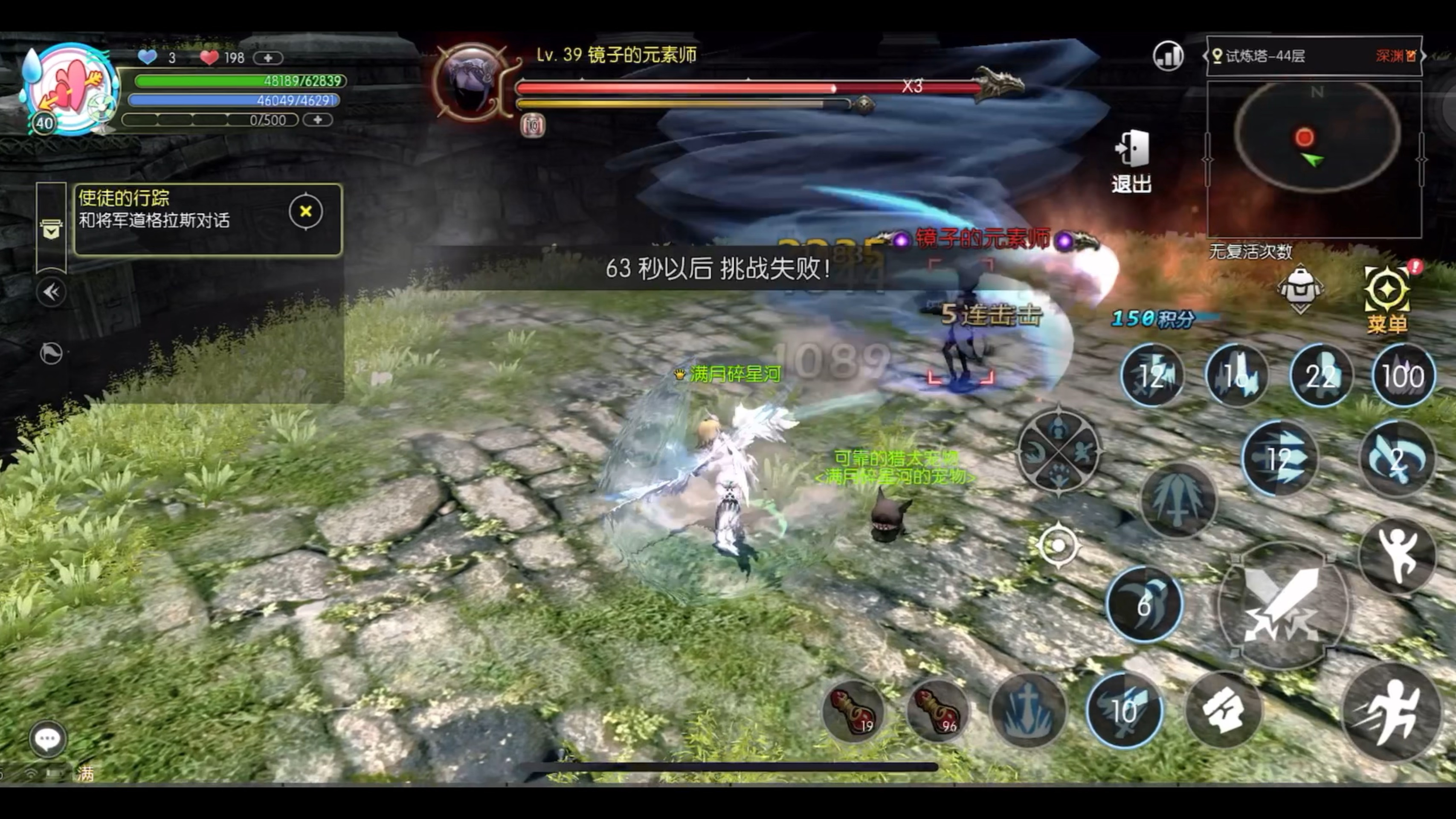This screenshot has height=819, width=1456.
Task: Click the circular minimap
Action: click(1316, 137)
